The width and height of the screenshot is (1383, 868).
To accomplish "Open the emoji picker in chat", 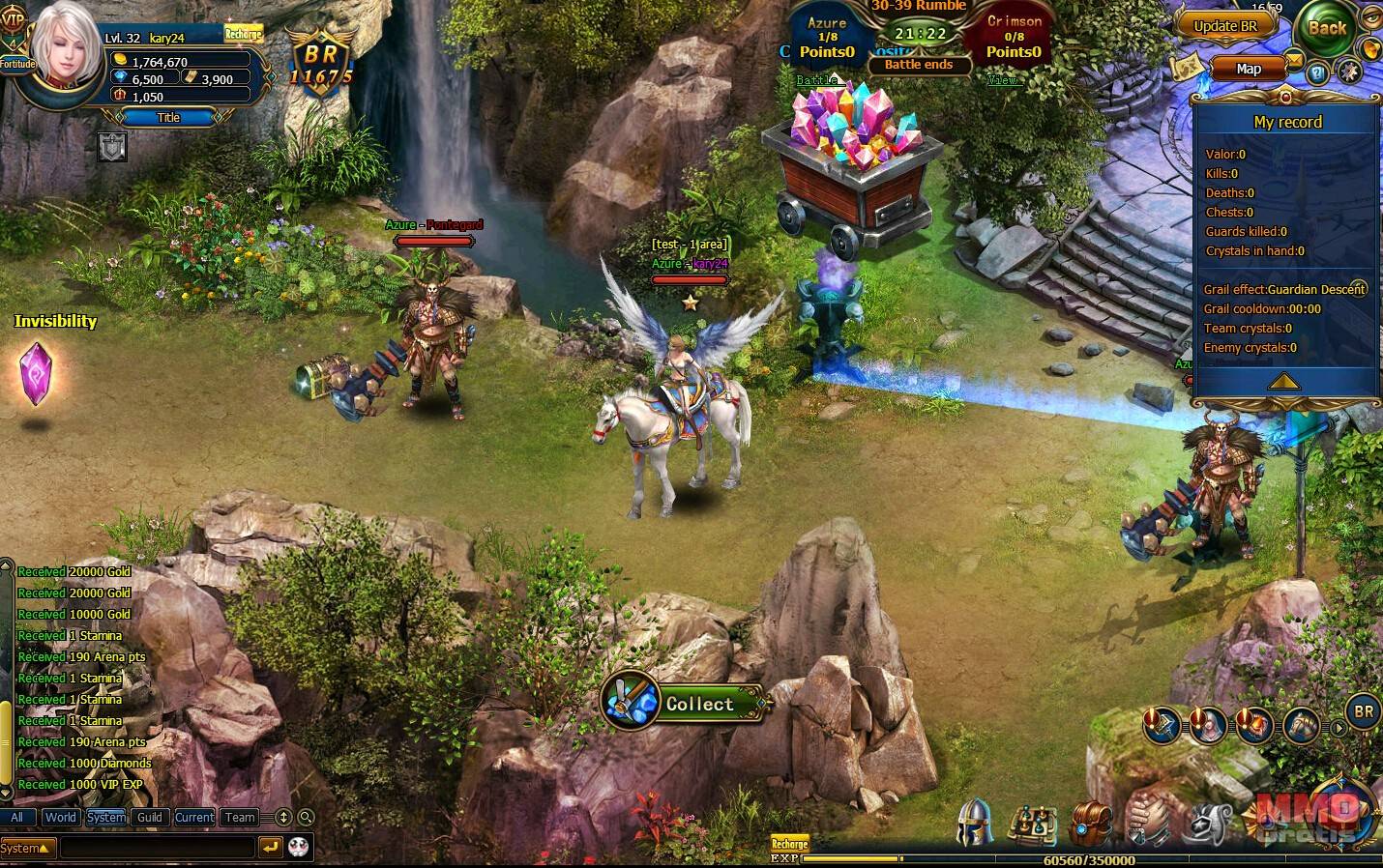I will tap(299, 847).
